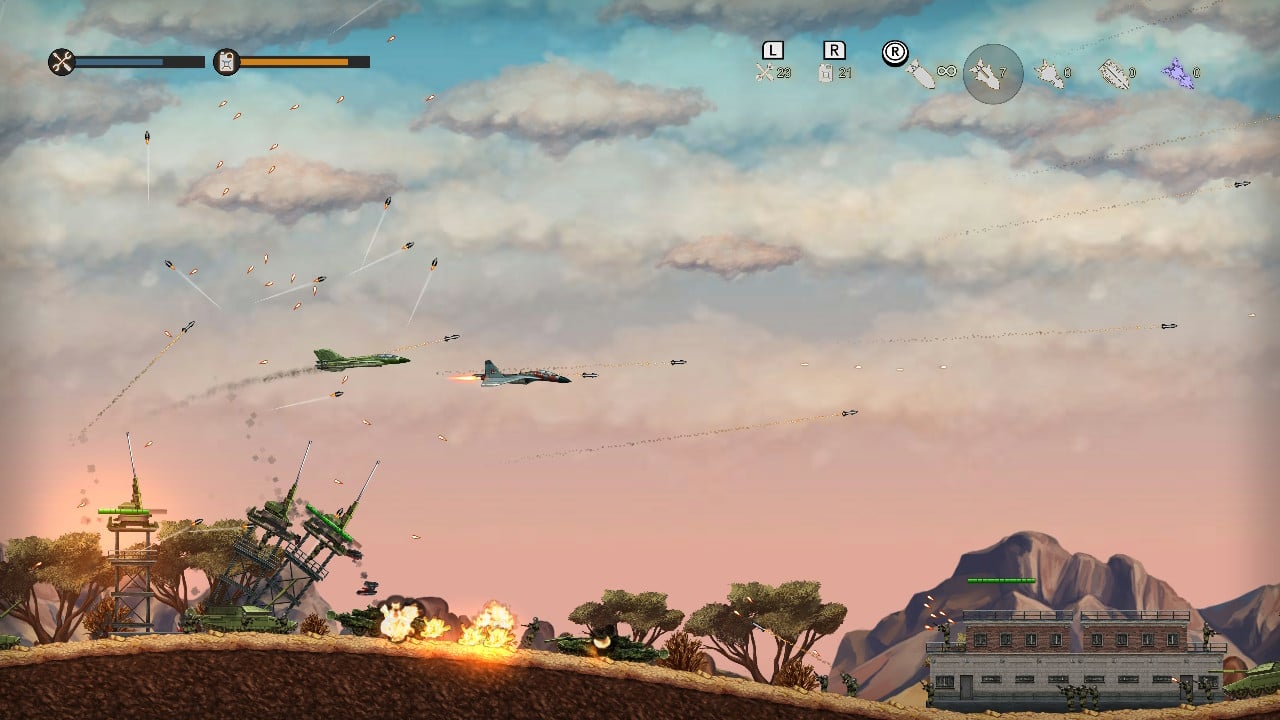Use the fuel jerrycan refill icon
This screenshot has width=1280, height=720.
pyautogui.click(x=826, y=72)
